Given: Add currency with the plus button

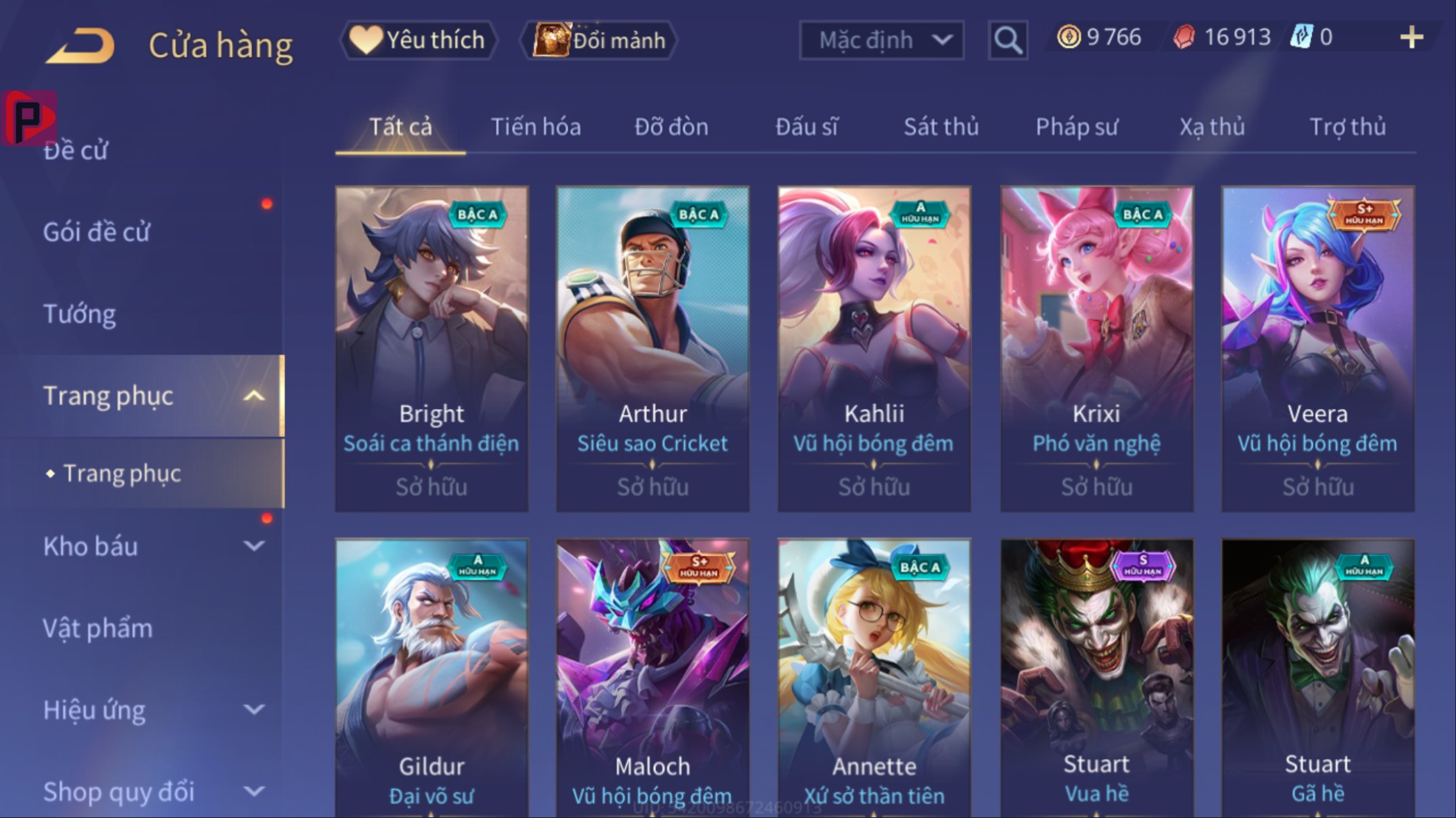Looking at the screenshot, I should [1411, 38].
